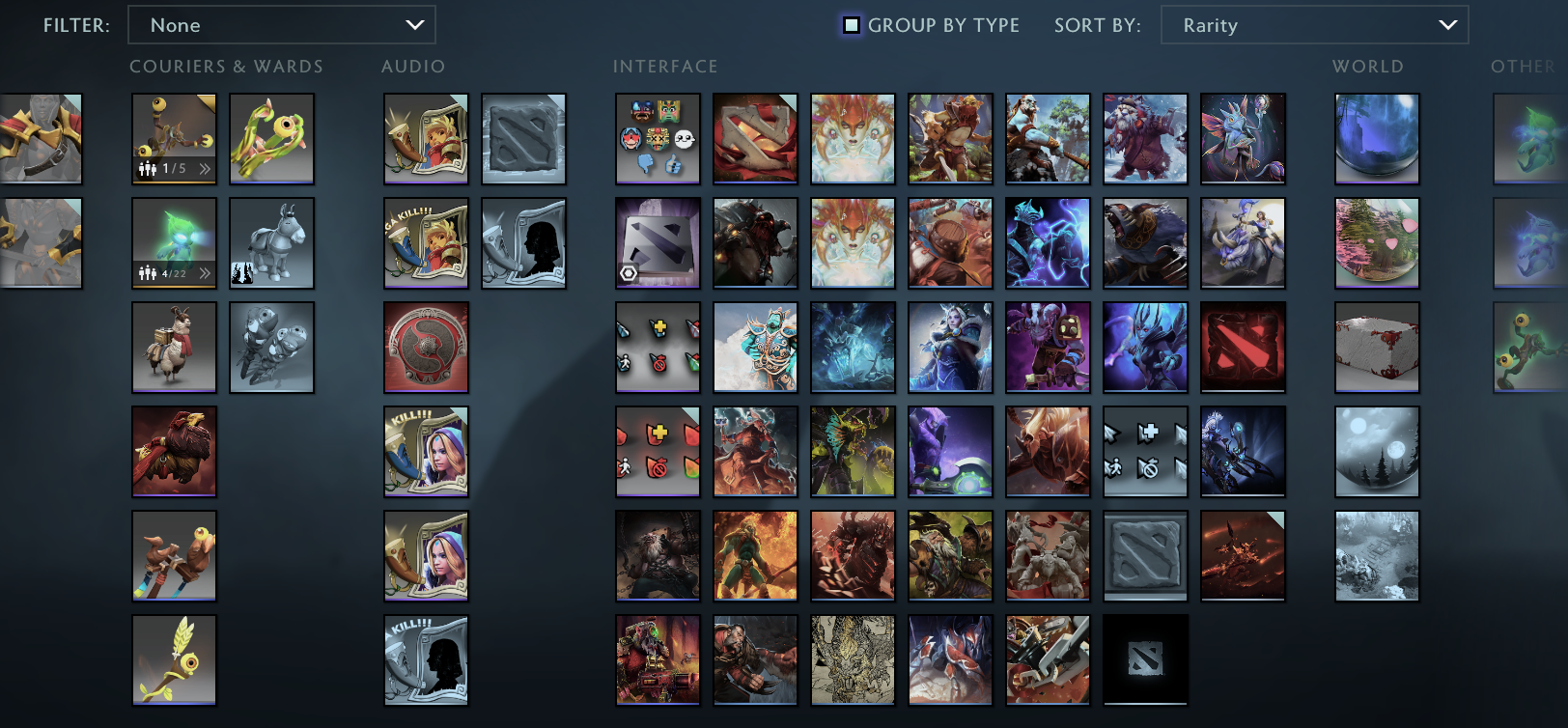Select the llama courier item

click(174, 348)
